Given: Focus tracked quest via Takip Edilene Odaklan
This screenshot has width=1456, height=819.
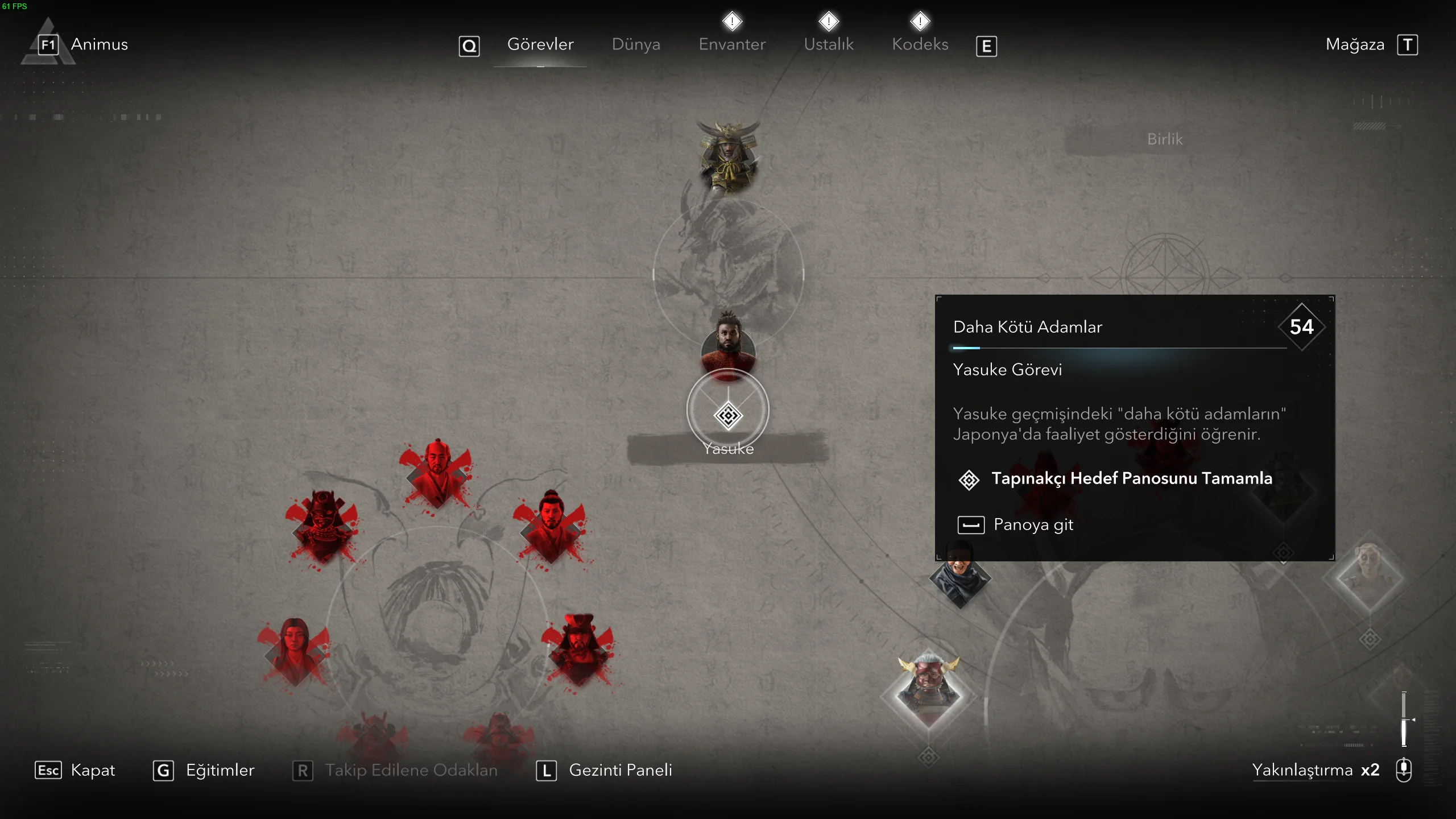Looking at the screenshot, I should [411, 770].
